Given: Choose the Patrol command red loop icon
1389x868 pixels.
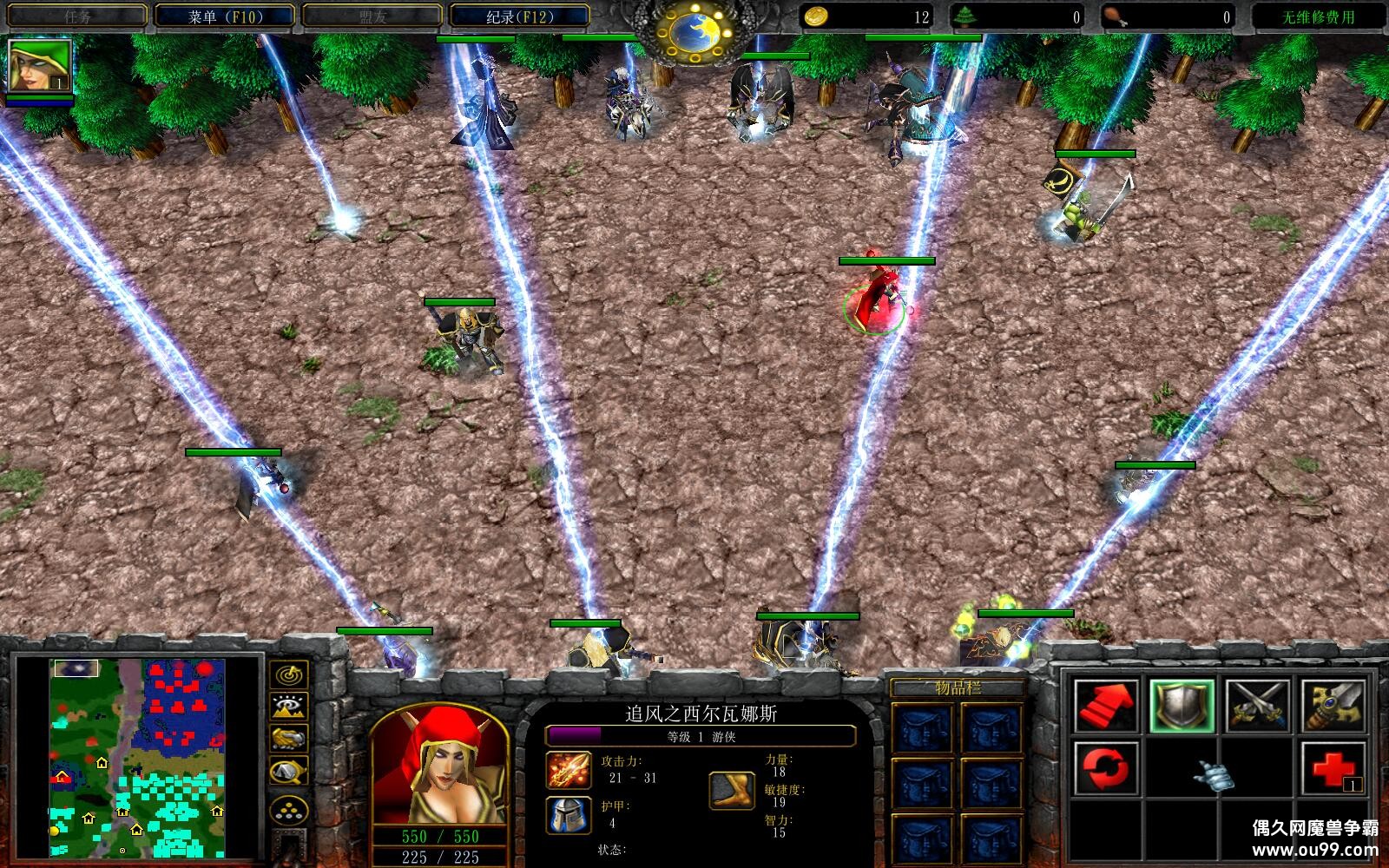Looking at the screenshot, I should pyautogui.click(x=1105, y=768).
